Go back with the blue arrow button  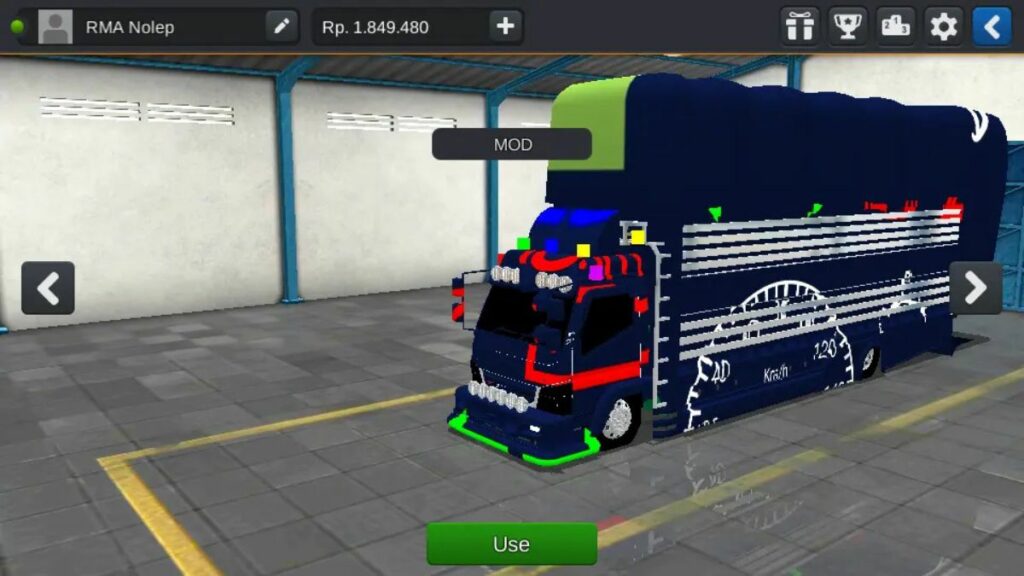[992, 27]
